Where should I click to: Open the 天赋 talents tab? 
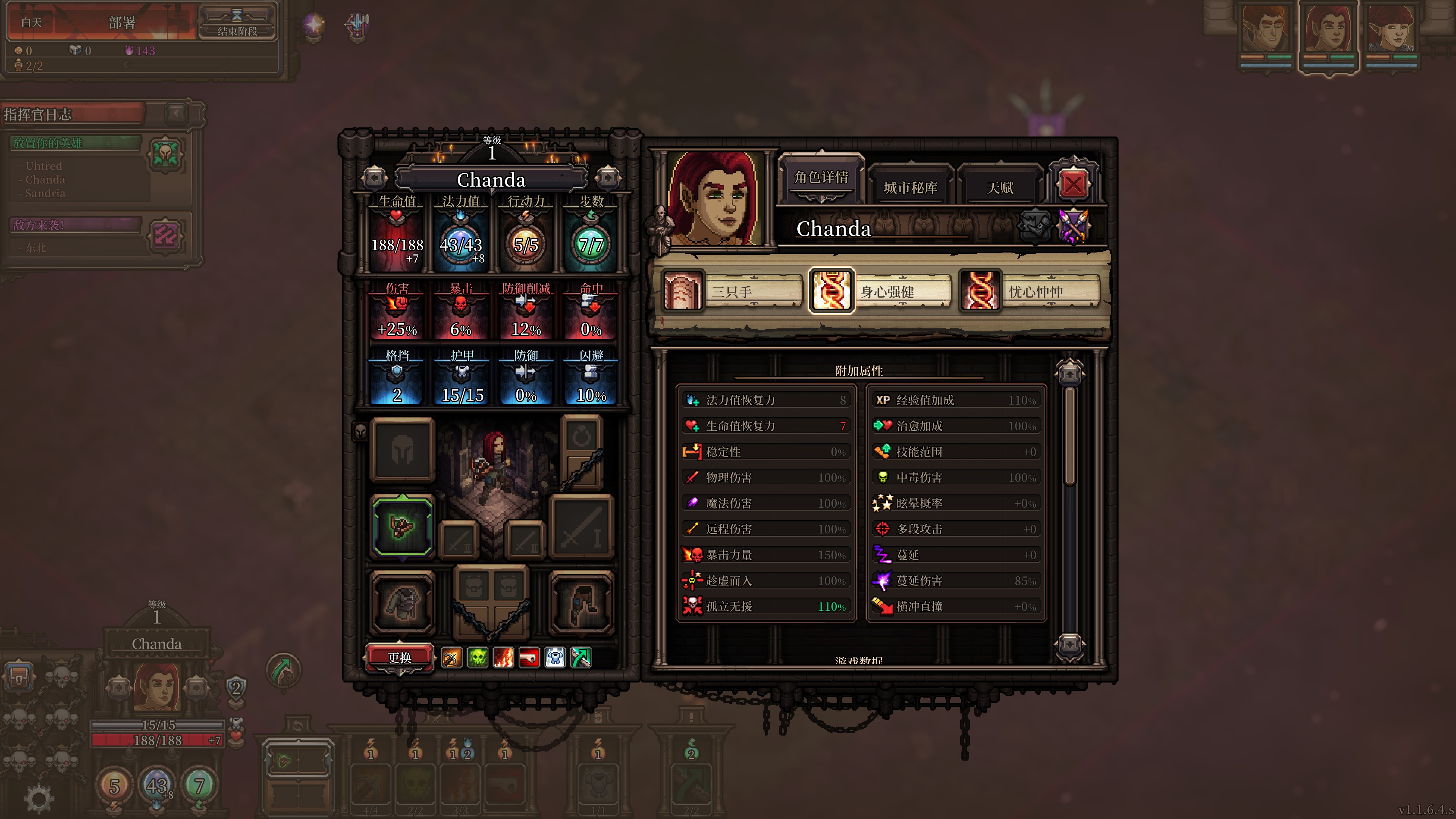point(999,187)
